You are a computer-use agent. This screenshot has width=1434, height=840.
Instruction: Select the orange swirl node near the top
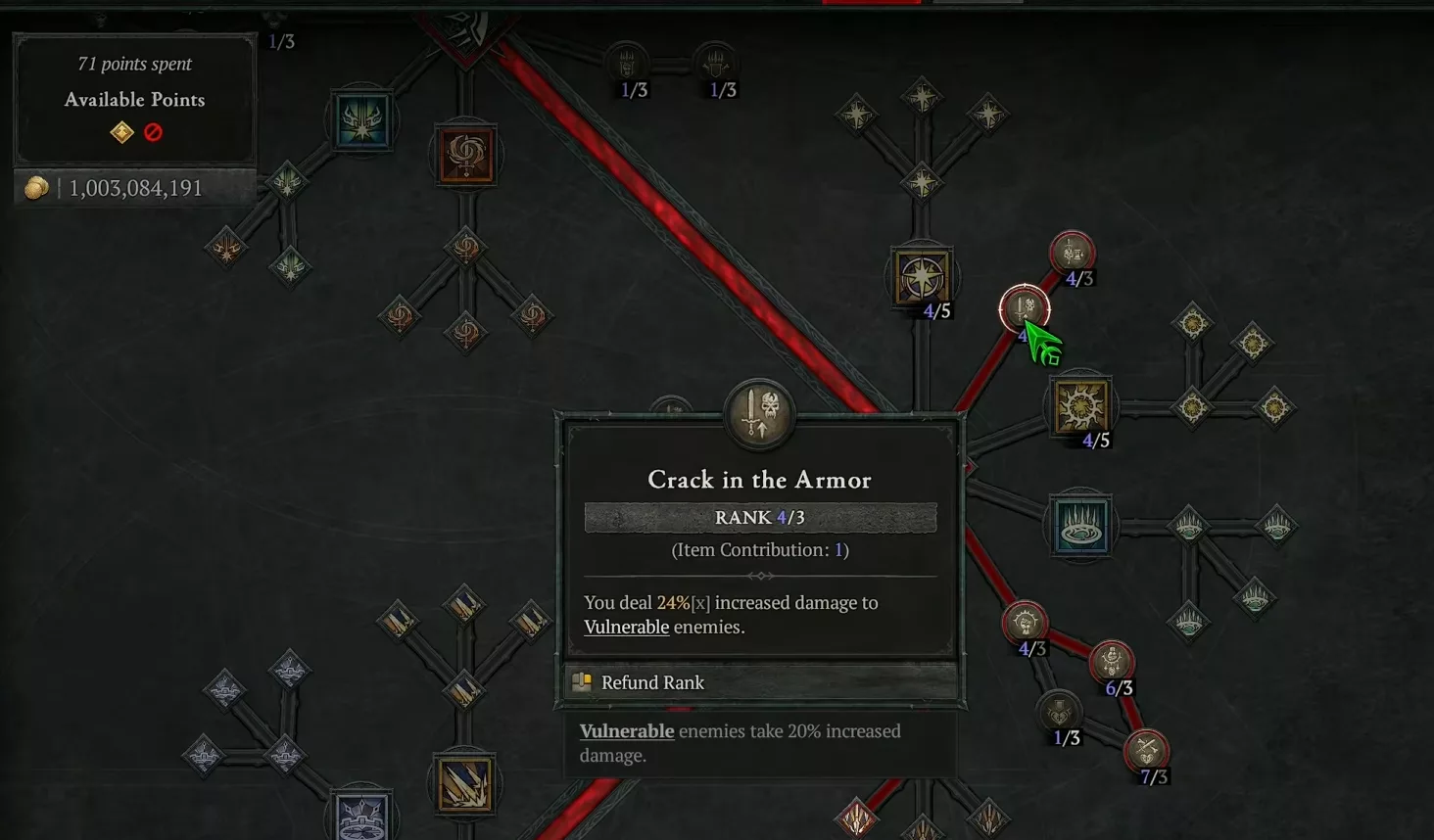[464, 155]
